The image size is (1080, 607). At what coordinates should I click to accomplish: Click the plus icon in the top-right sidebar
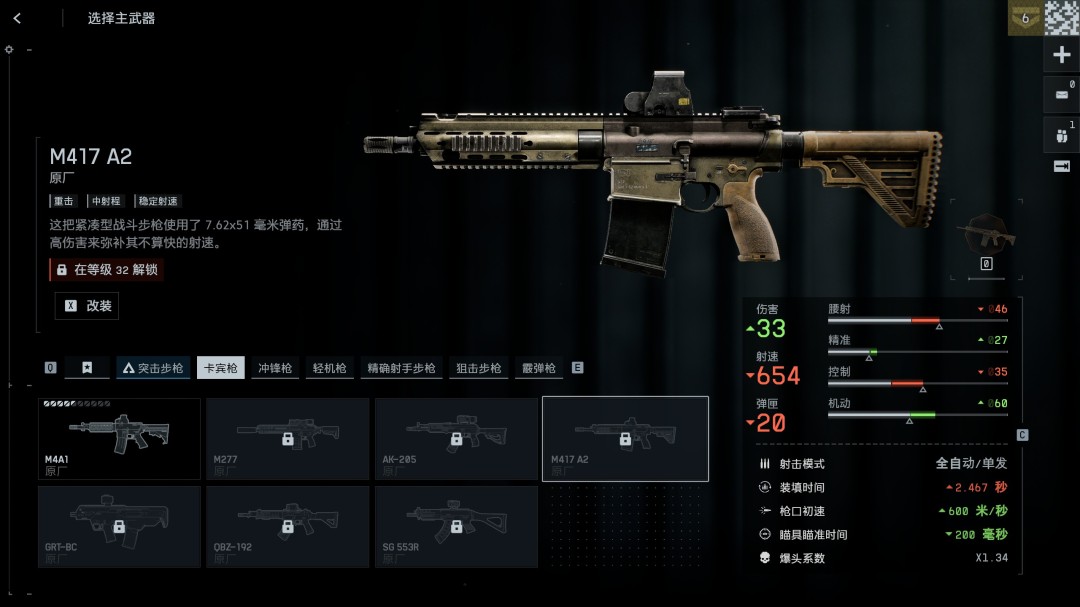click(x=1062, y=55)
